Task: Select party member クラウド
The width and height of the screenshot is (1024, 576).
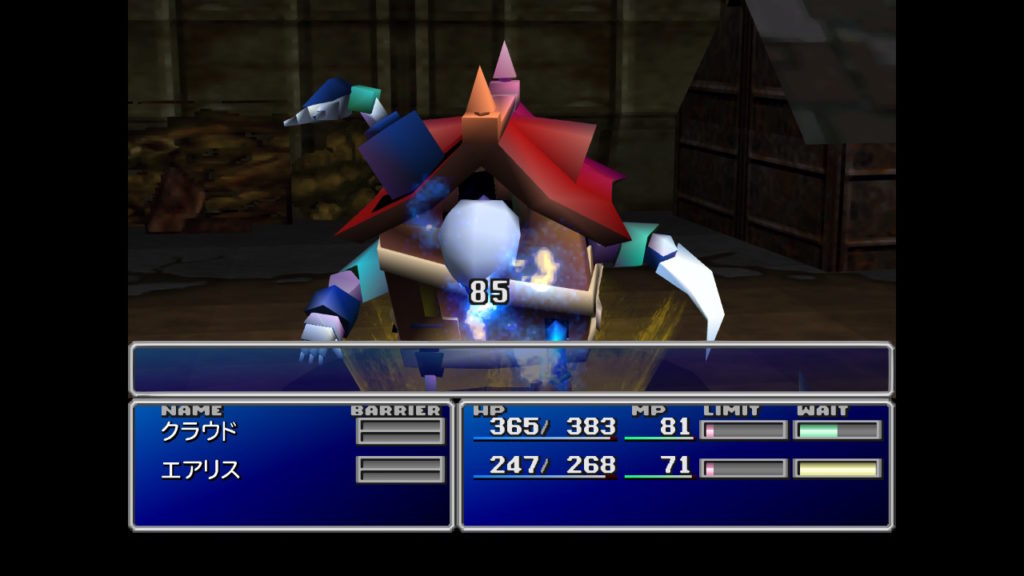Action: [200, 431]
